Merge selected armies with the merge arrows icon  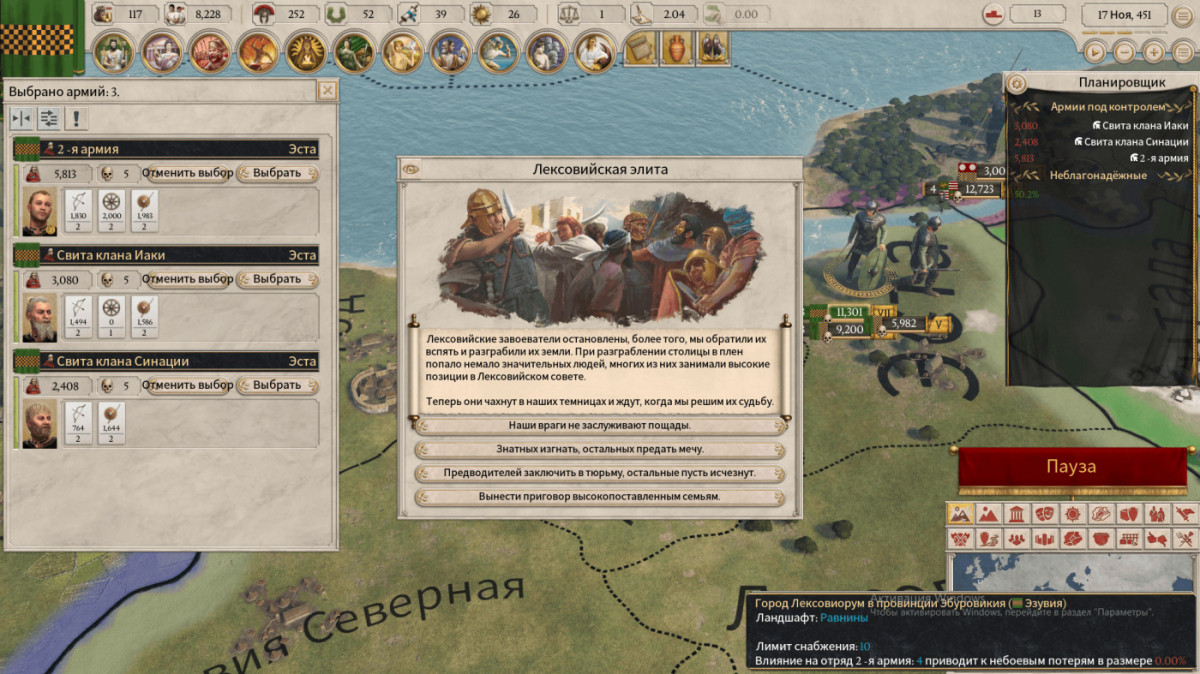tap(21, 119)
